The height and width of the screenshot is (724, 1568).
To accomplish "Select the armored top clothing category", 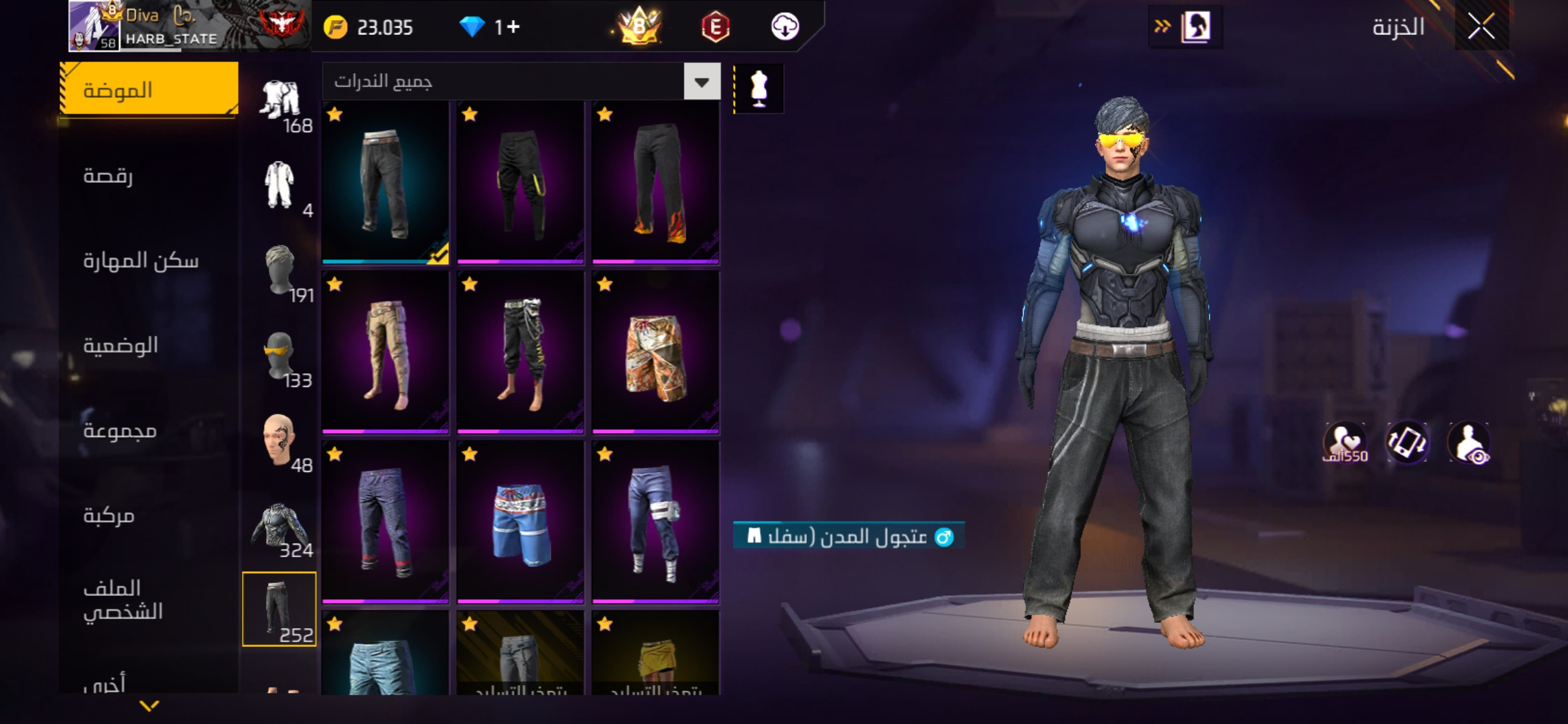I will 279,526.
